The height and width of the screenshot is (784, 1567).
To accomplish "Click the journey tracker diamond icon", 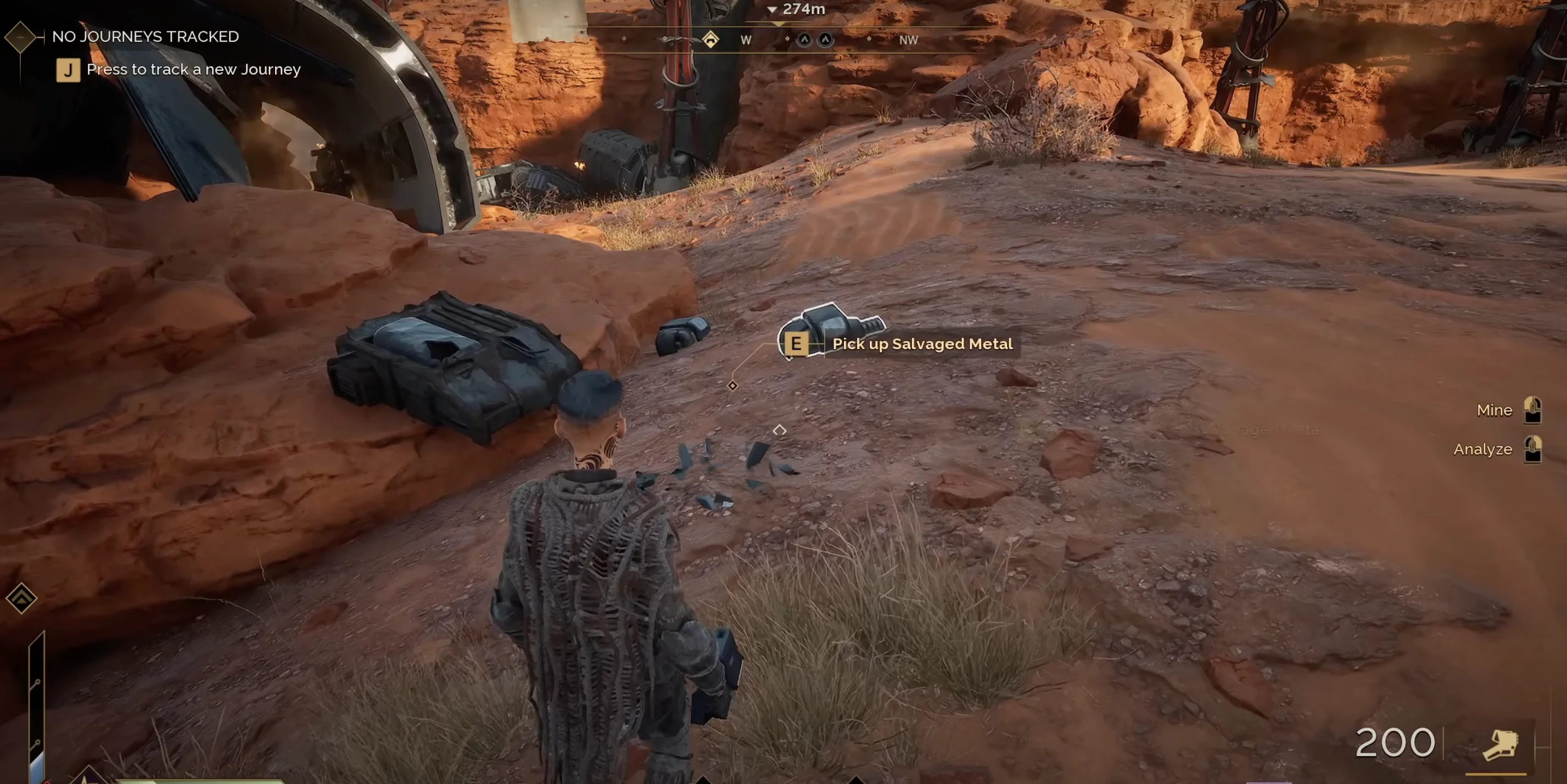I will (21, 37).
